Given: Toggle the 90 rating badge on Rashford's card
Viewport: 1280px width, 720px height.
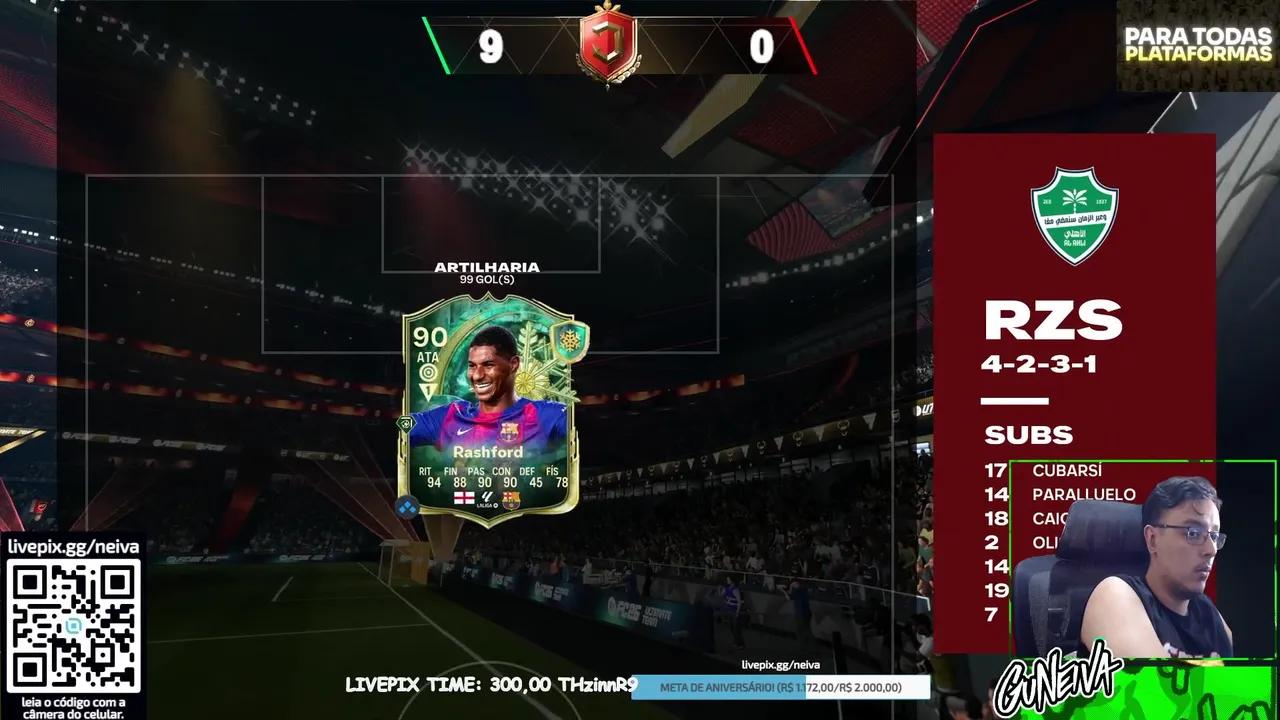Looking at the screenshot, I should [432, 337].
